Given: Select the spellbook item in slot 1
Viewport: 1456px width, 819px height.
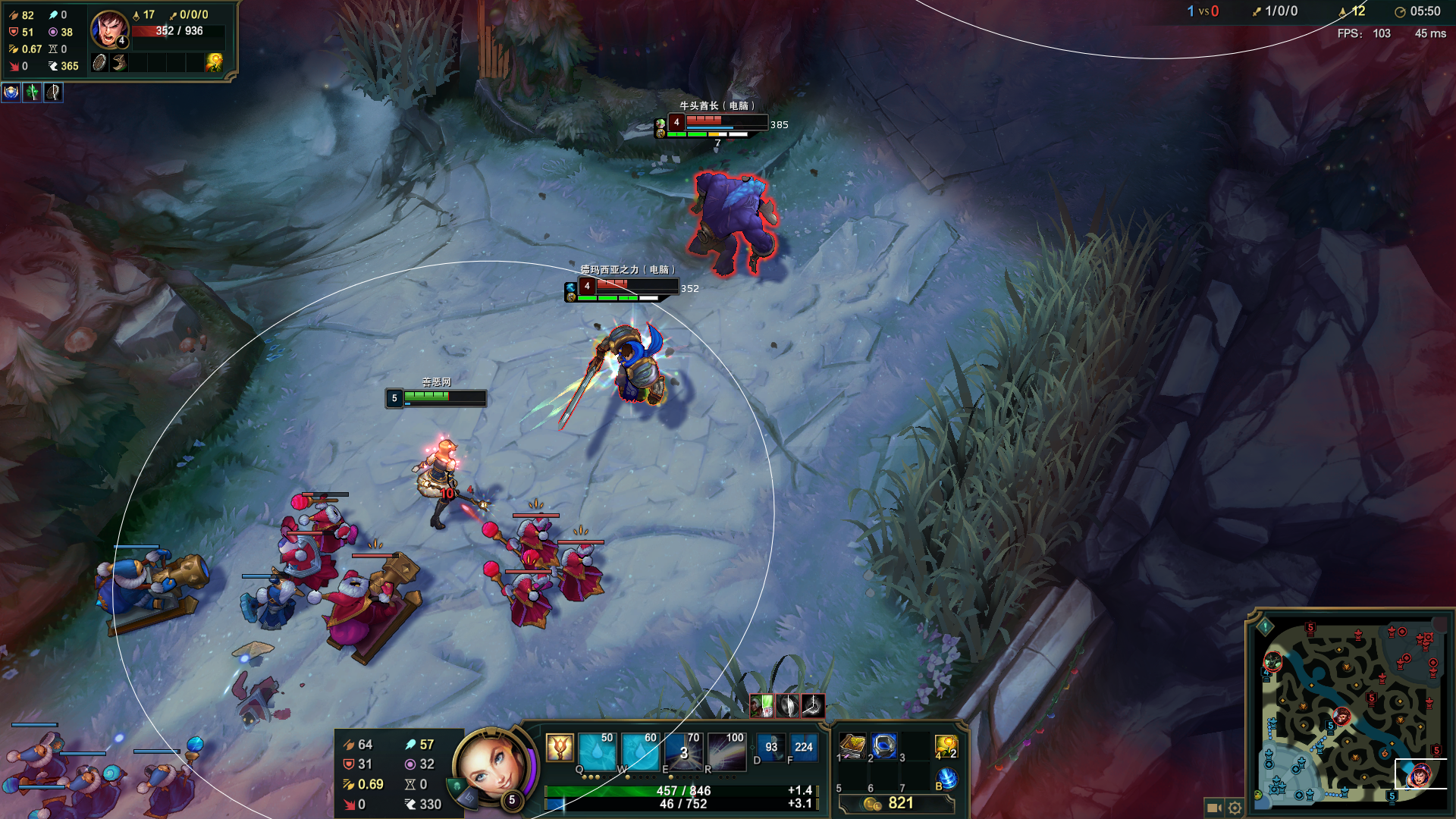Looking at the screenshot, I should coord(852,746).
